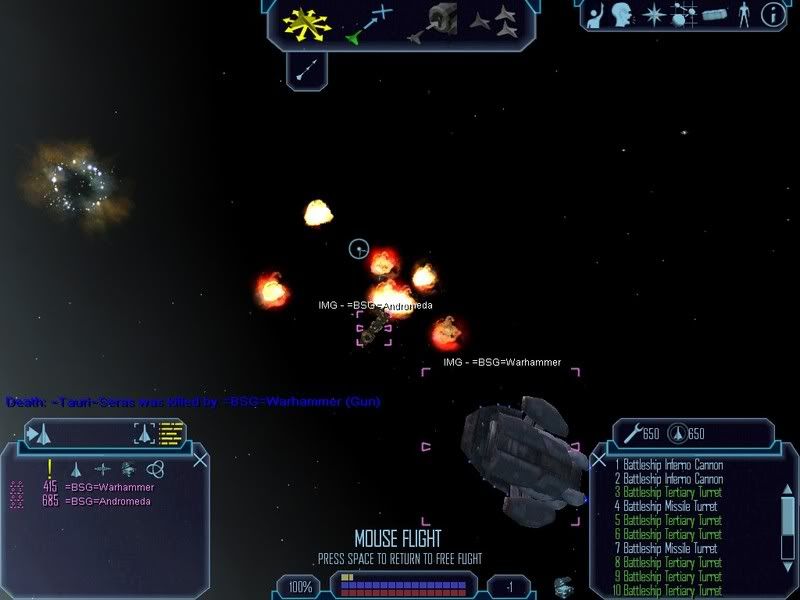Viewport: 800px width, 600px height.
Task: Open the information icon
Action: 772,15
